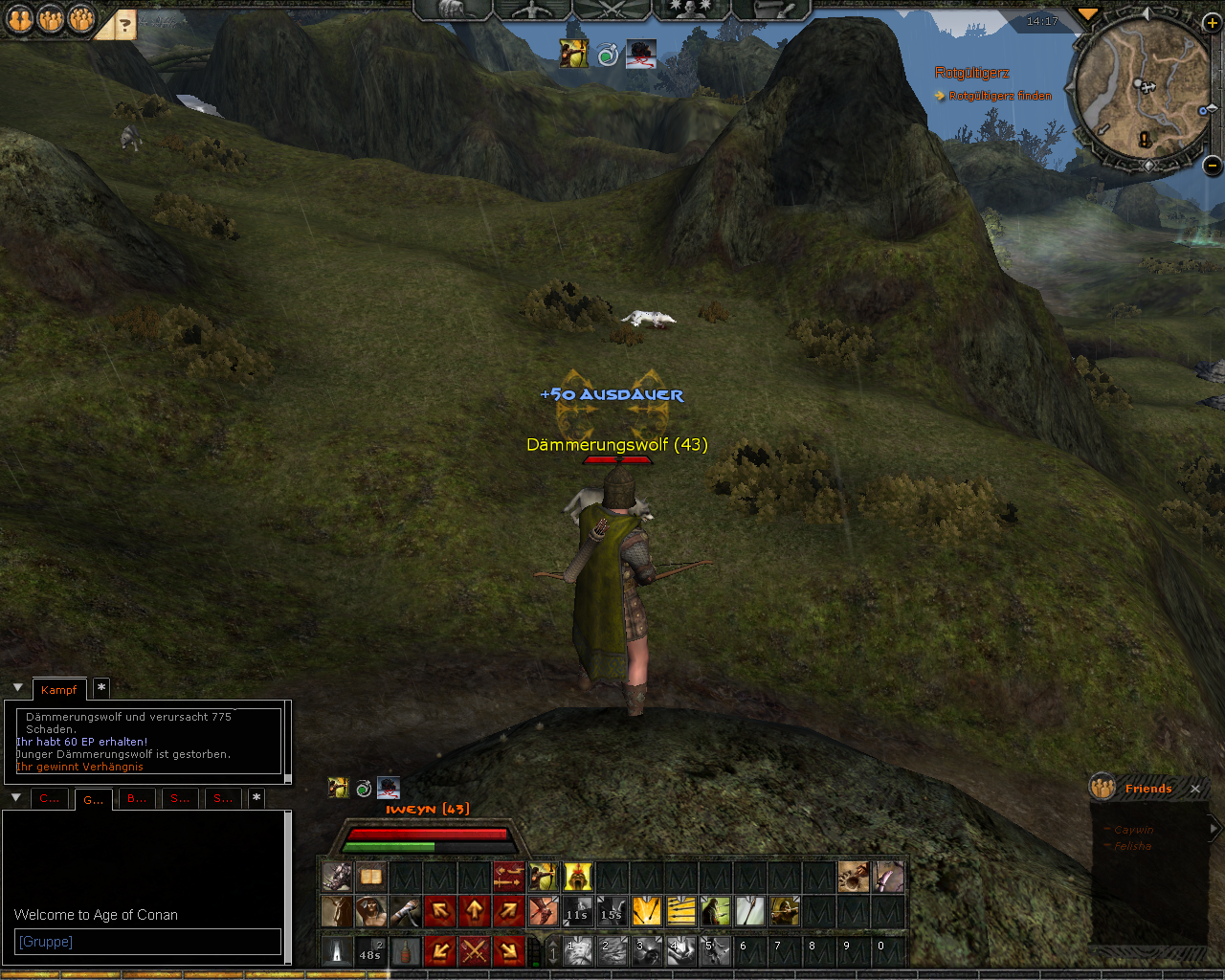Trigger the upward arrow directional attack
Viewport: 1225px width, 980px height.
[474, 910]
